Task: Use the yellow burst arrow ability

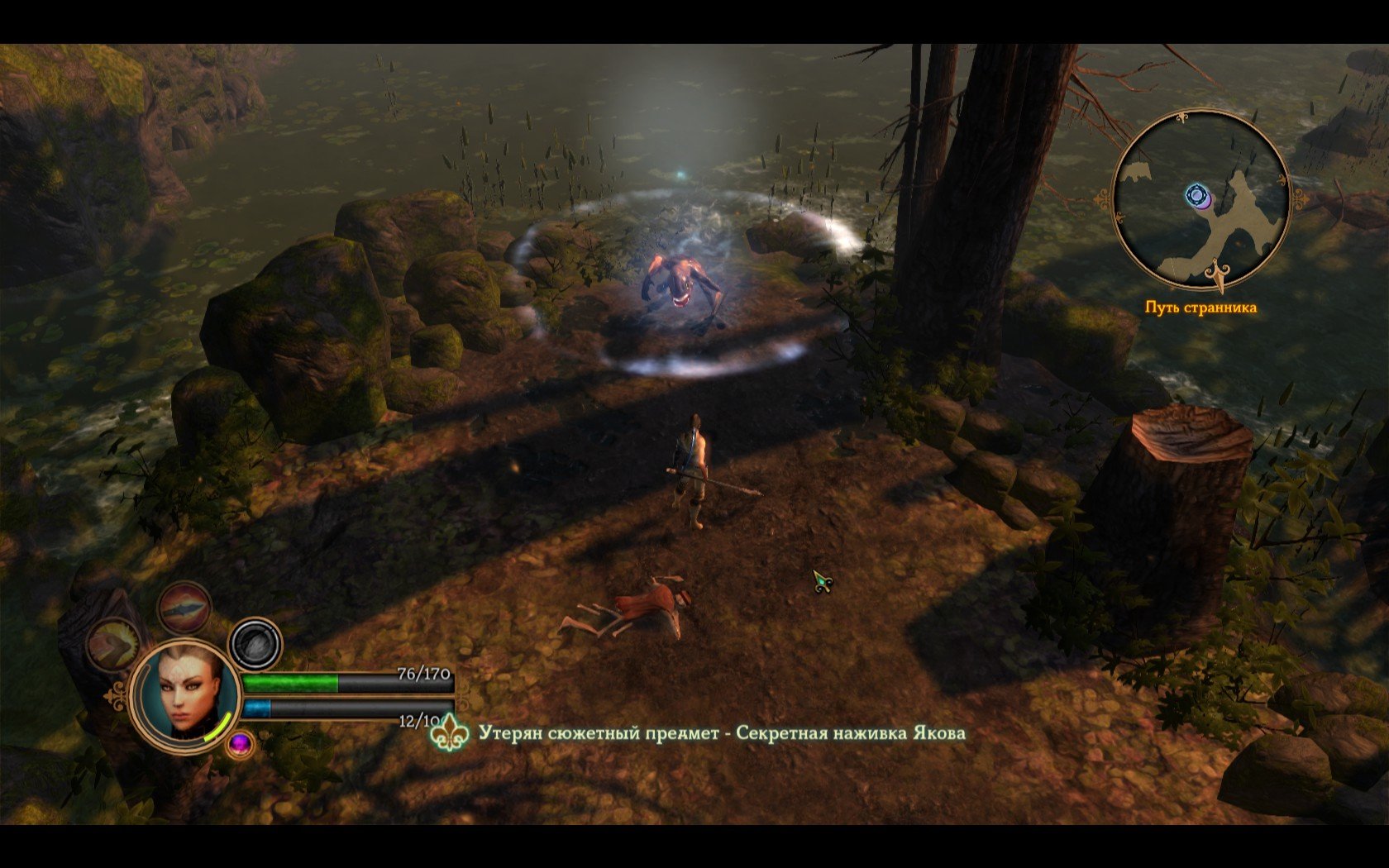Action: 114,644
